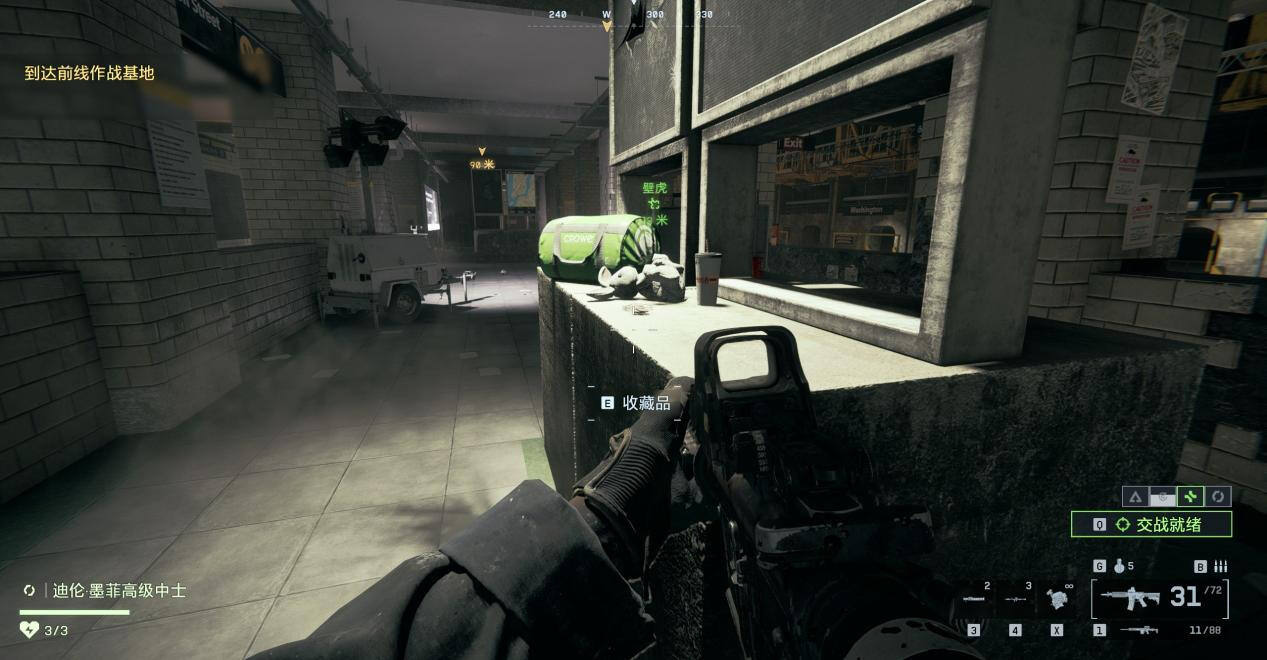Image resolution: width=1267 pixels, height=660 pixels.
Task: Click the 90米 objective waypoint marker
Action: click(482, 164)
